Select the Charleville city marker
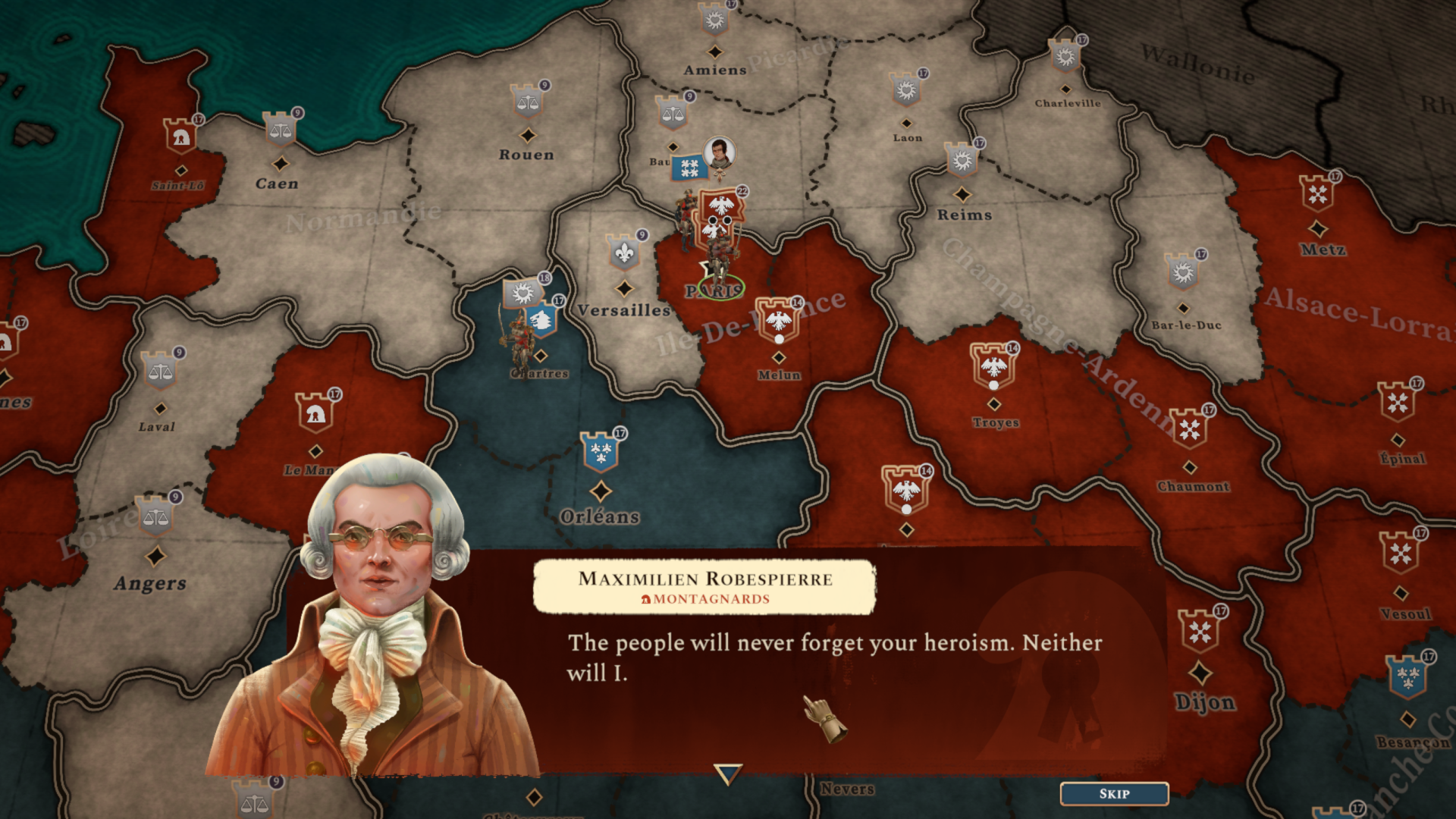This screenshot has width=1456, height=819. (x=1065, y=56)
